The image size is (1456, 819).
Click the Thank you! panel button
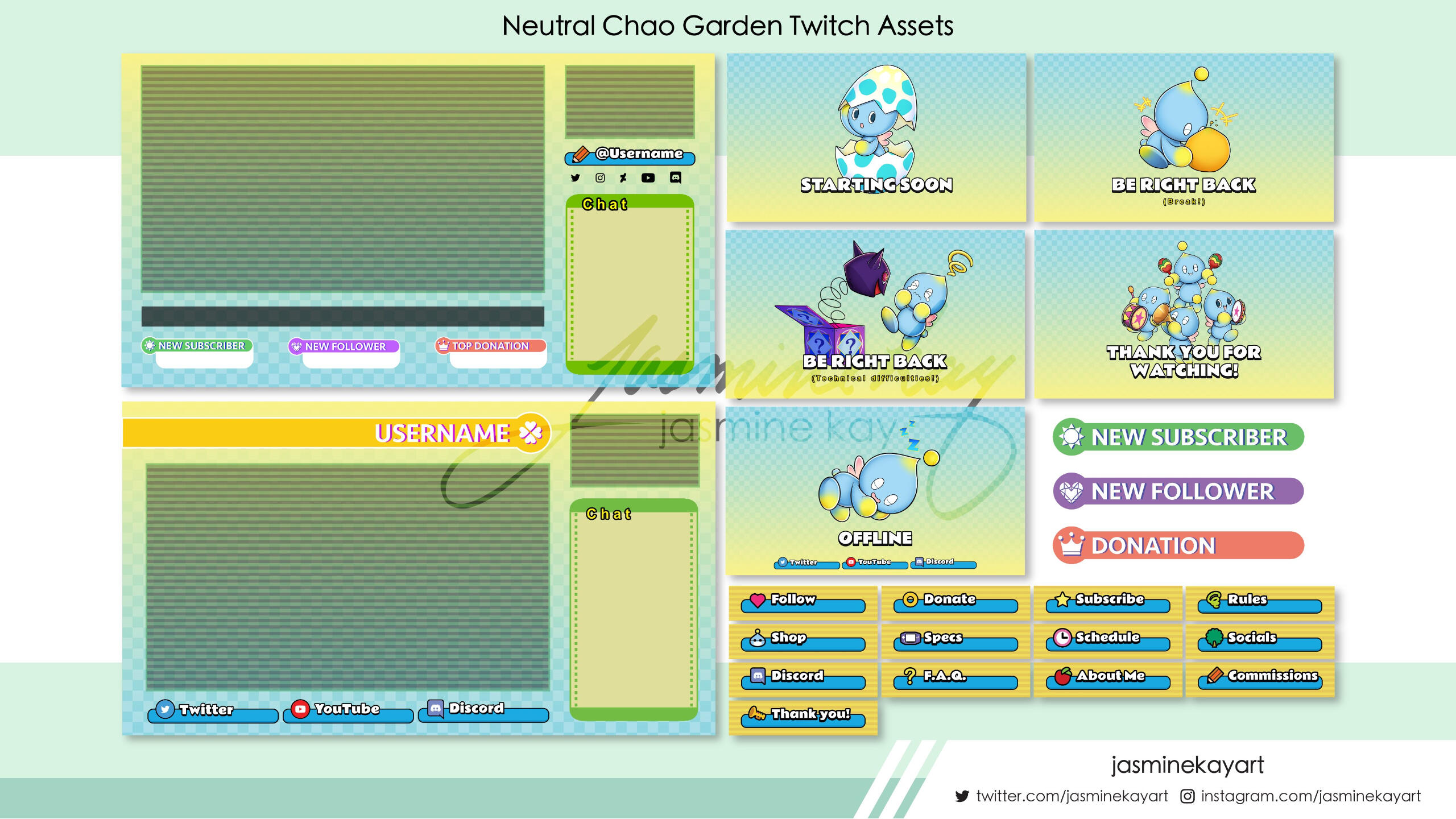[803, 717]
